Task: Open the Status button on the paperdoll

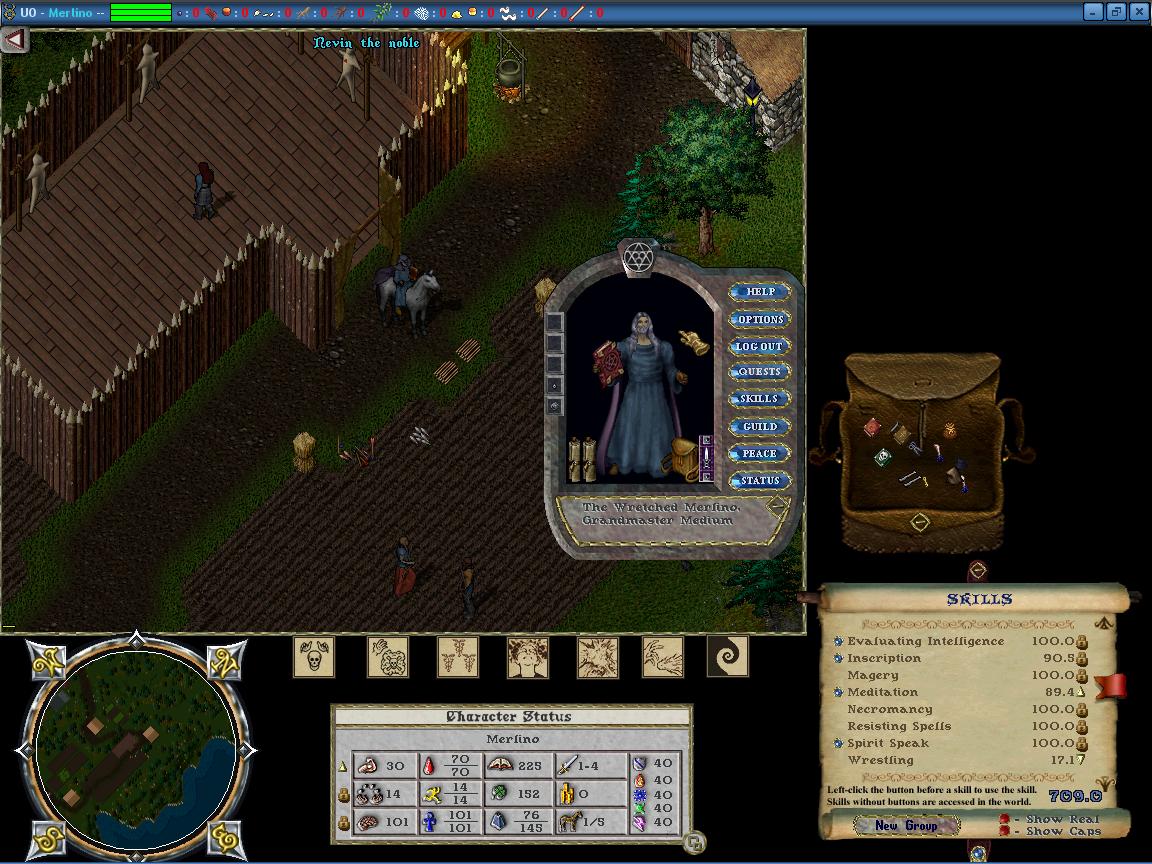Action: point(760,480)
